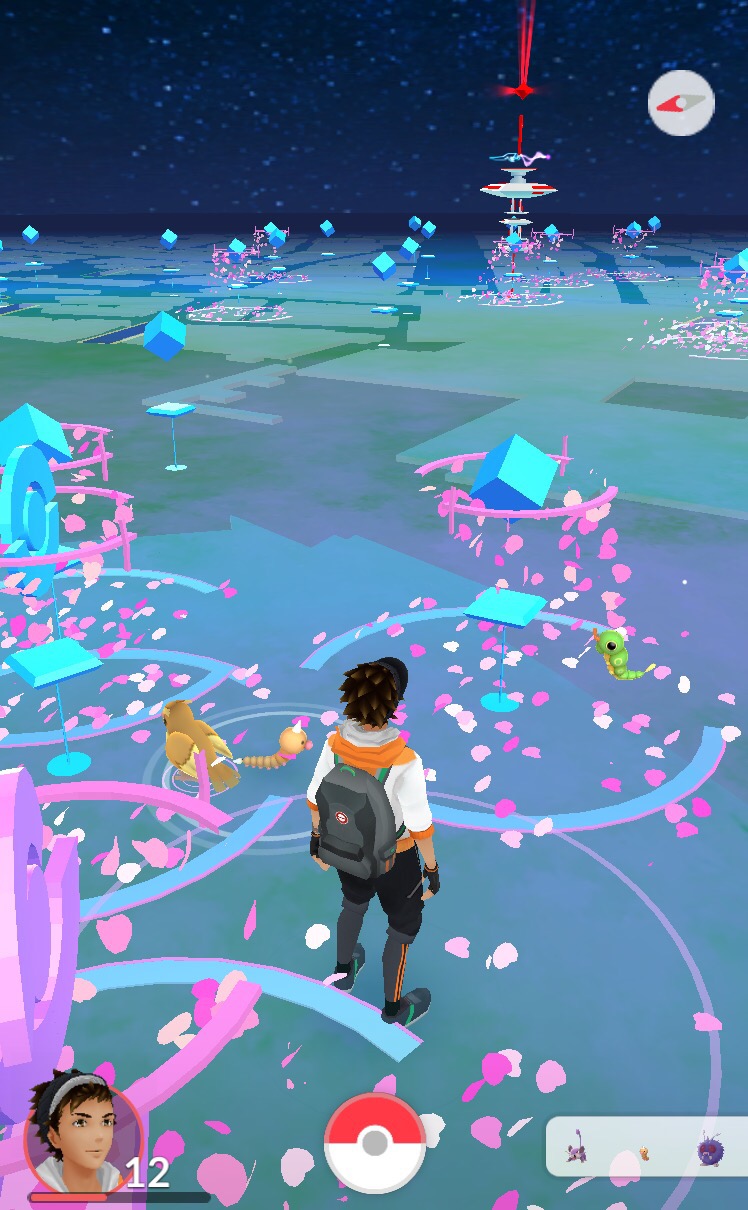Show the Nearby Pokémon tracker panel

tap(646, 1147)
